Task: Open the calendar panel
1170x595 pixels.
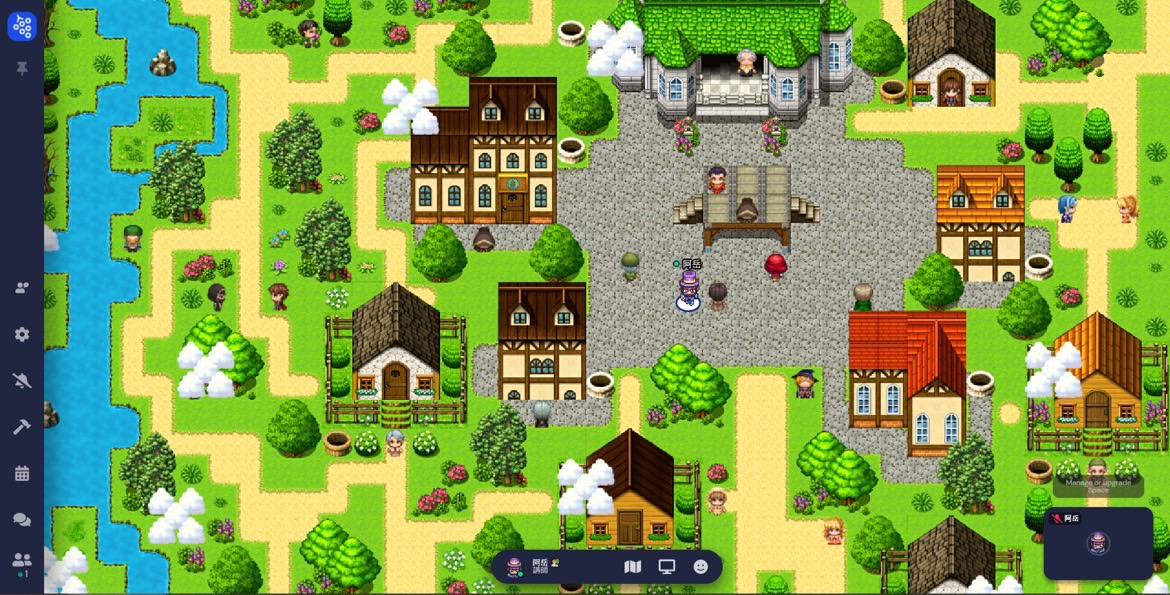Action: 22,473
